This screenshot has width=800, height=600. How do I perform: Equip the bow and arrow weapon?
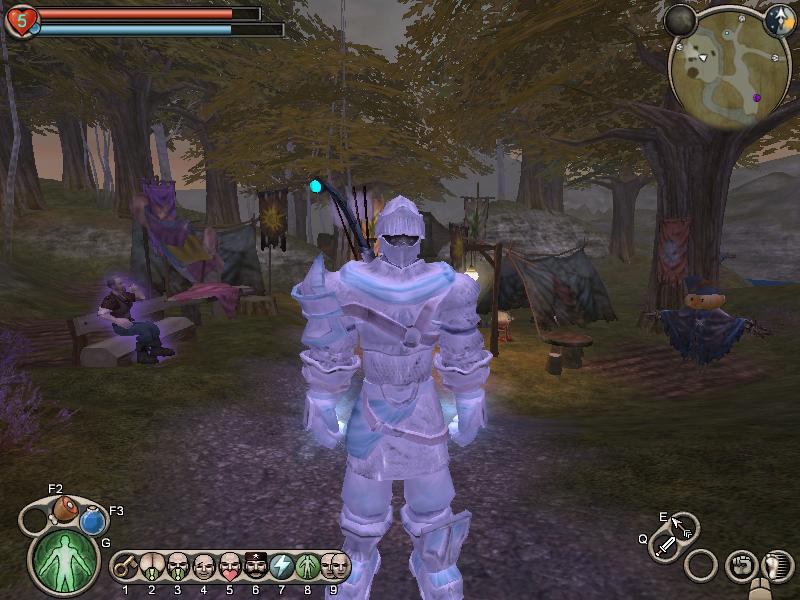[x=682, y=525]
